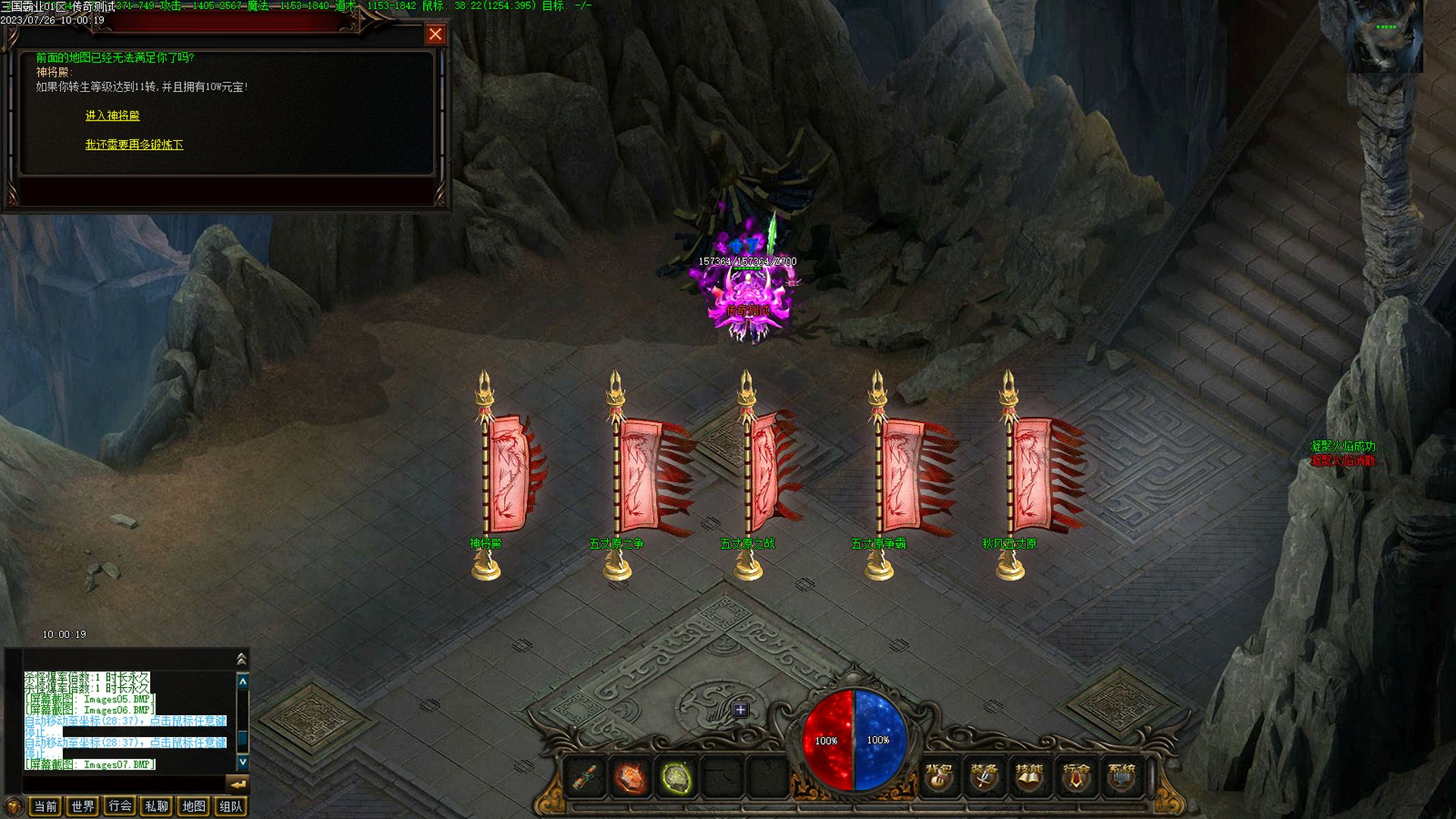Choose the 进入神将殿 dialogue option
Image resolution: width=1456 pixels, height=819 pixels.
point(112,116)
